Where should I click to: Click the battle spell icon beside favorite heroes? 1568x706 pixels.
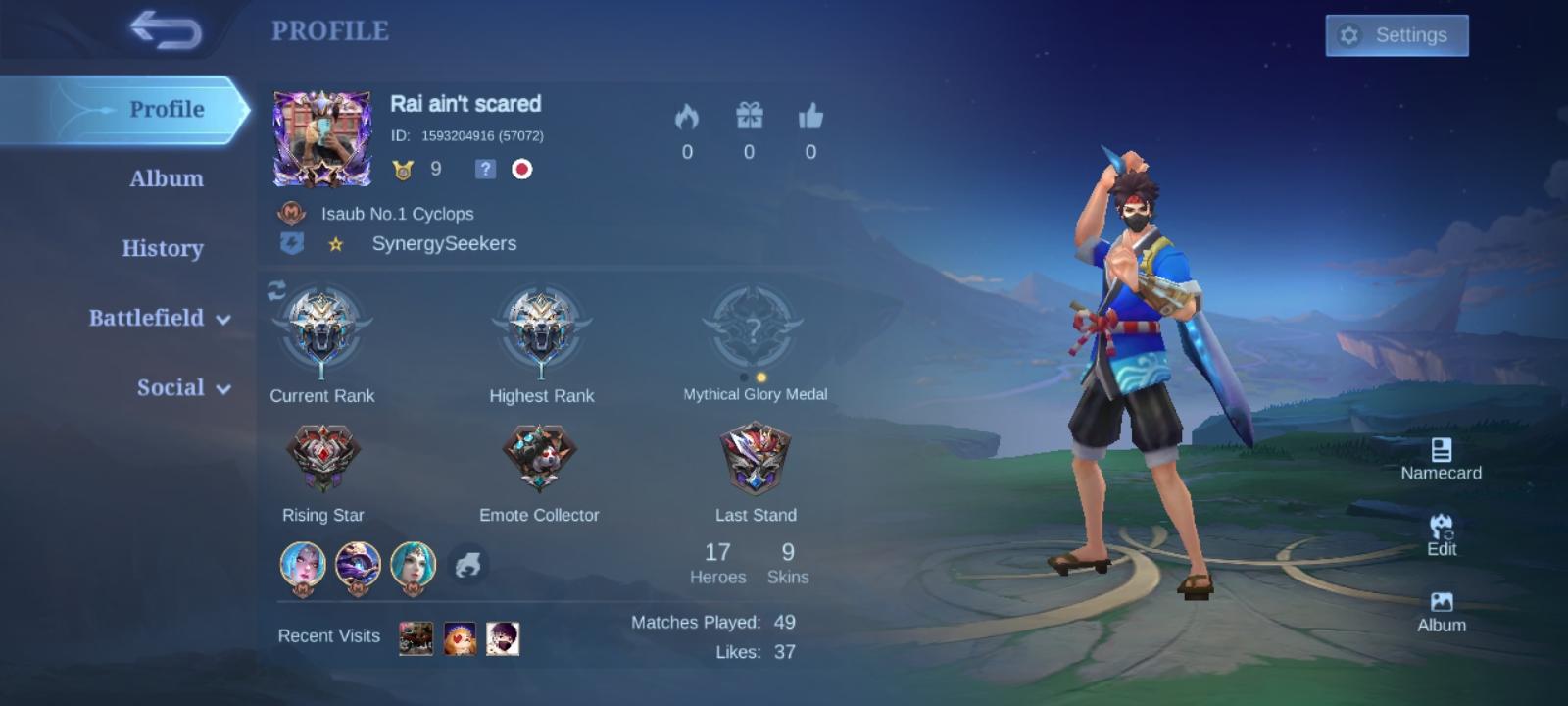point(469,564)
